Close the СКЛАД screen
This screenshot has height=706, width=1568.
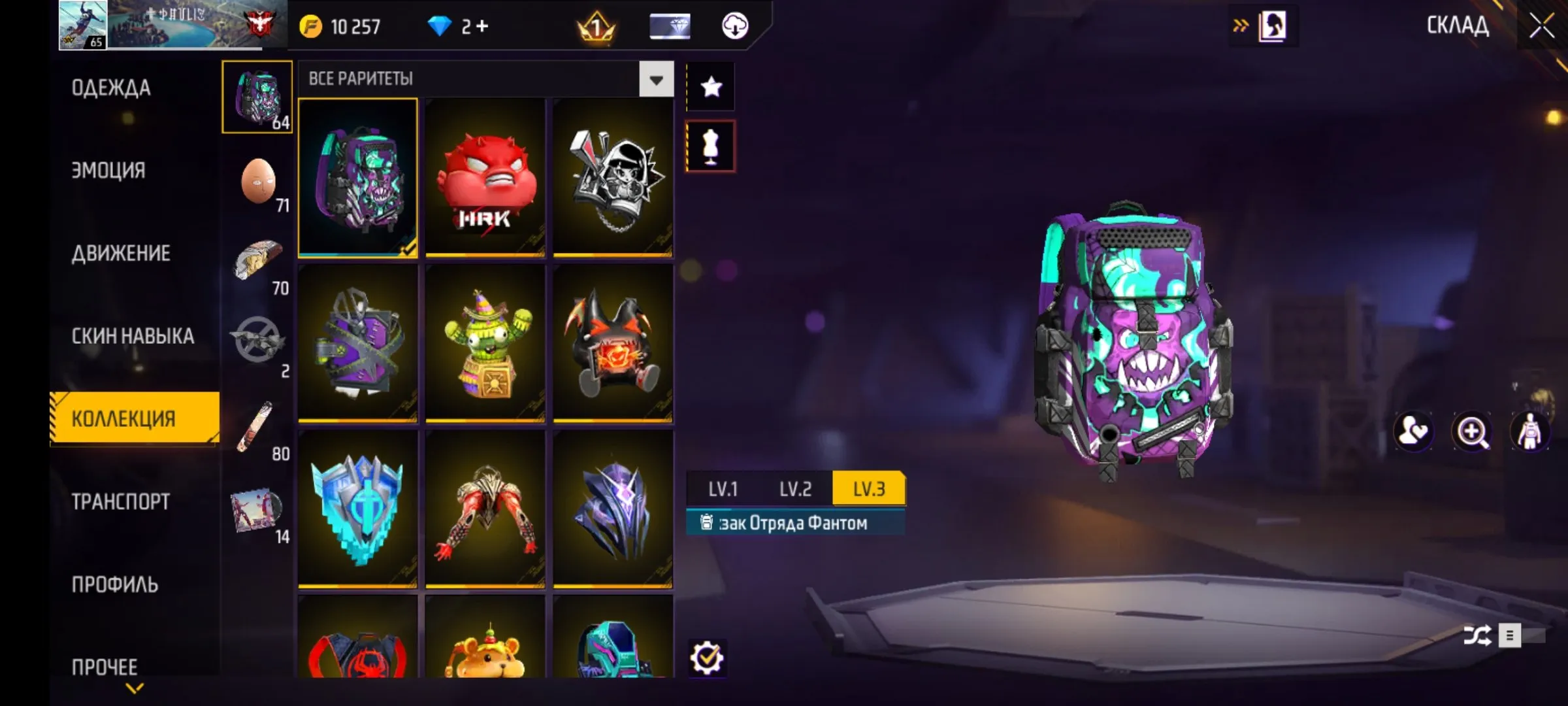pos(1542,26)
